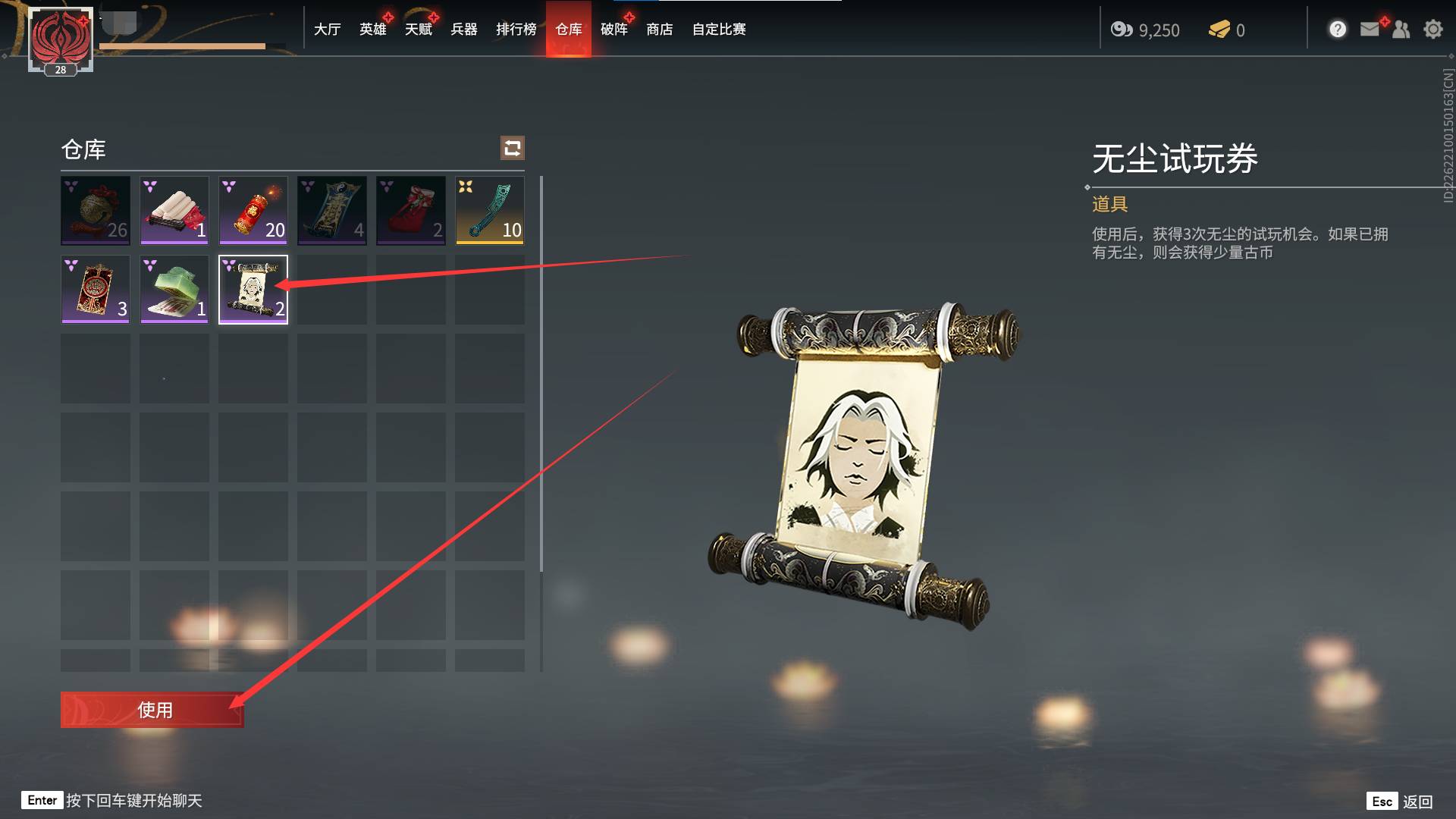Viewport: 1456px width, 819px height.
Task: Switch to the 英雄 heroes tab
Action: coord(372,30)
